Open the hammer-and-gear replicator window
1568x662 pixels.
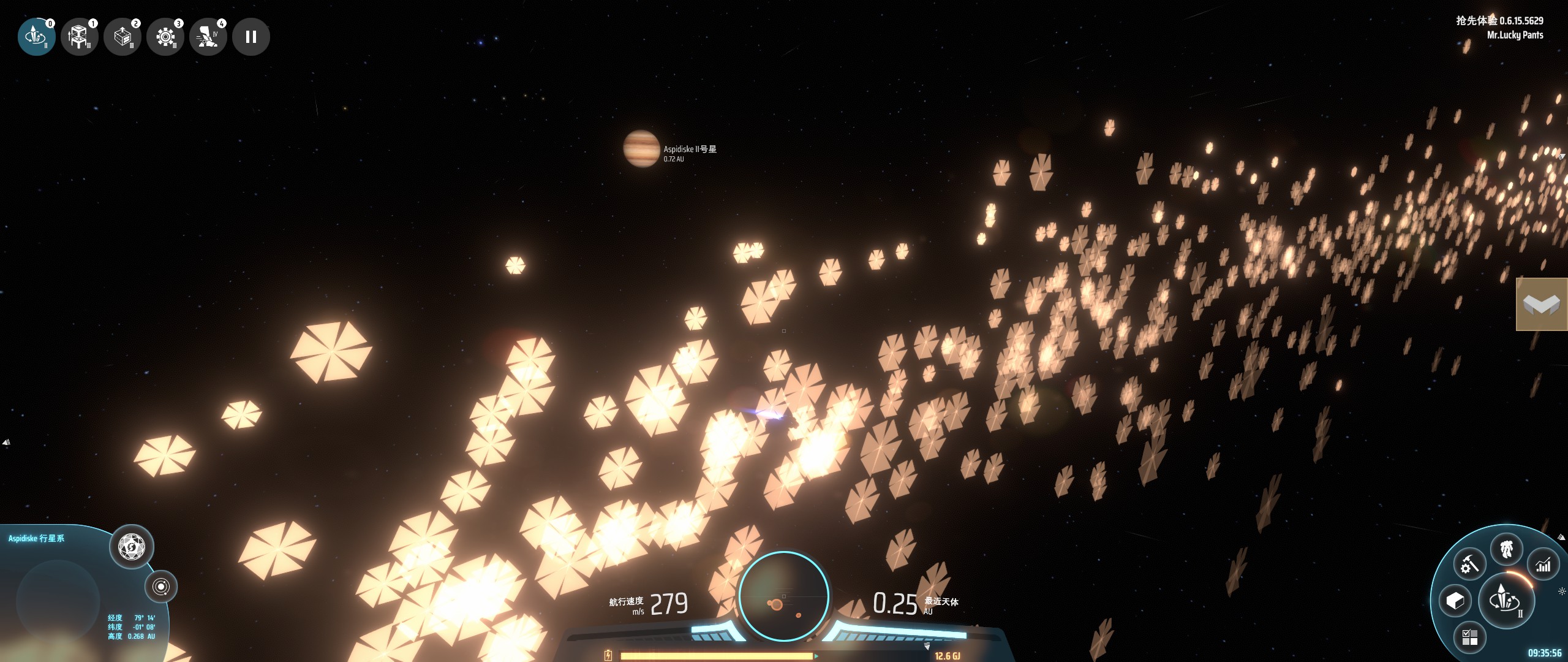tap(1469, 565)
